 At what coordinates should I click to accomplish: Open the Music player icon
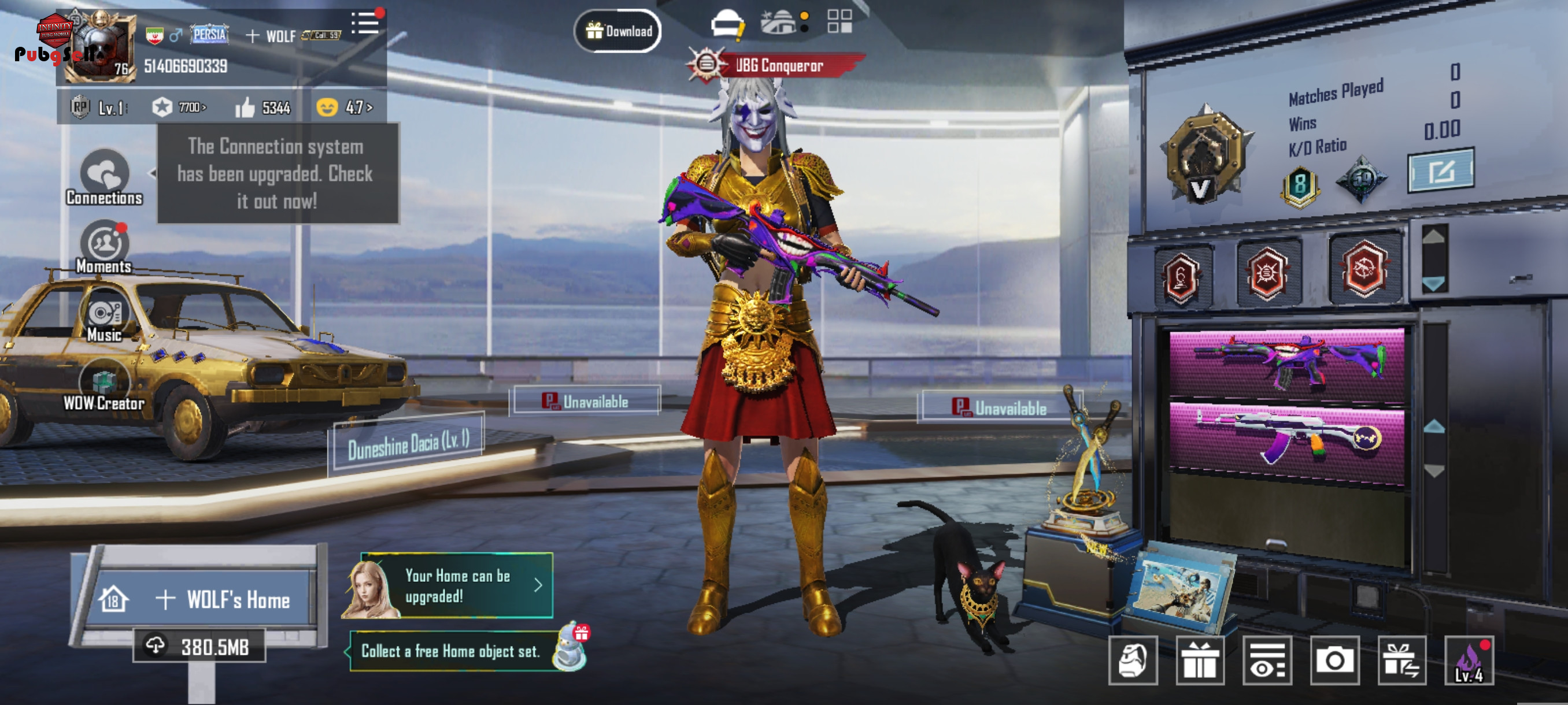105,316
